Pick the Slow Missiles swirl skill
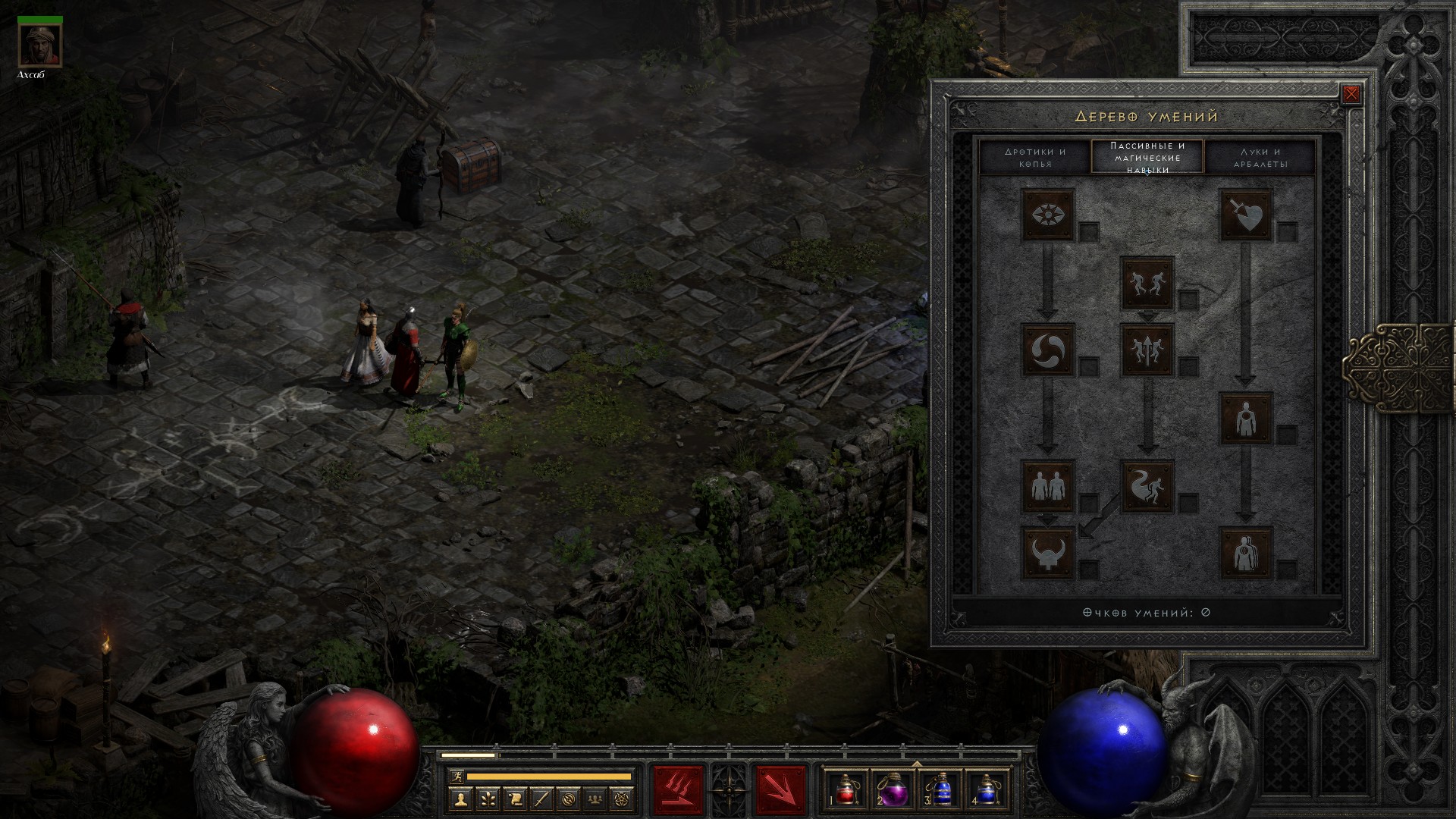The image size is (1456, 819). (x=1048, y=350)
